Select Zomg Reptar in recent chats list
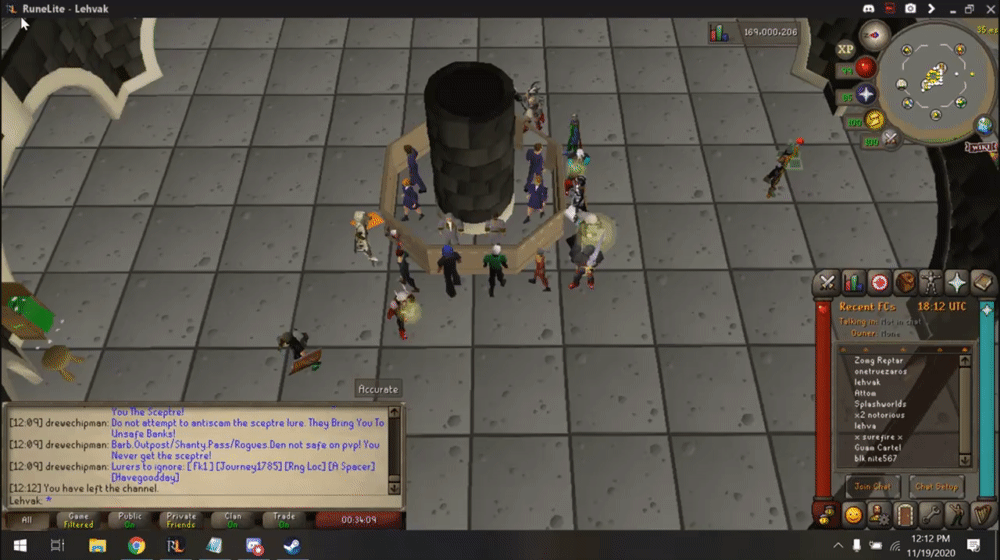1000x560 pixels. point(880,360)
